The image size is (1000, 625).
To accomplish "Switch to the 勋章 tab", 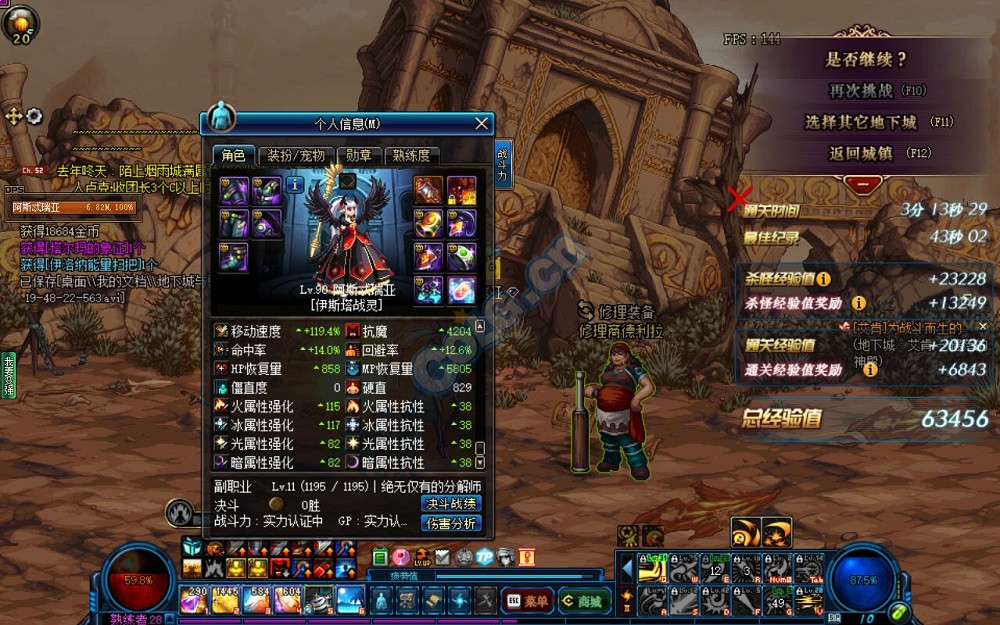I will click(359, 155).
